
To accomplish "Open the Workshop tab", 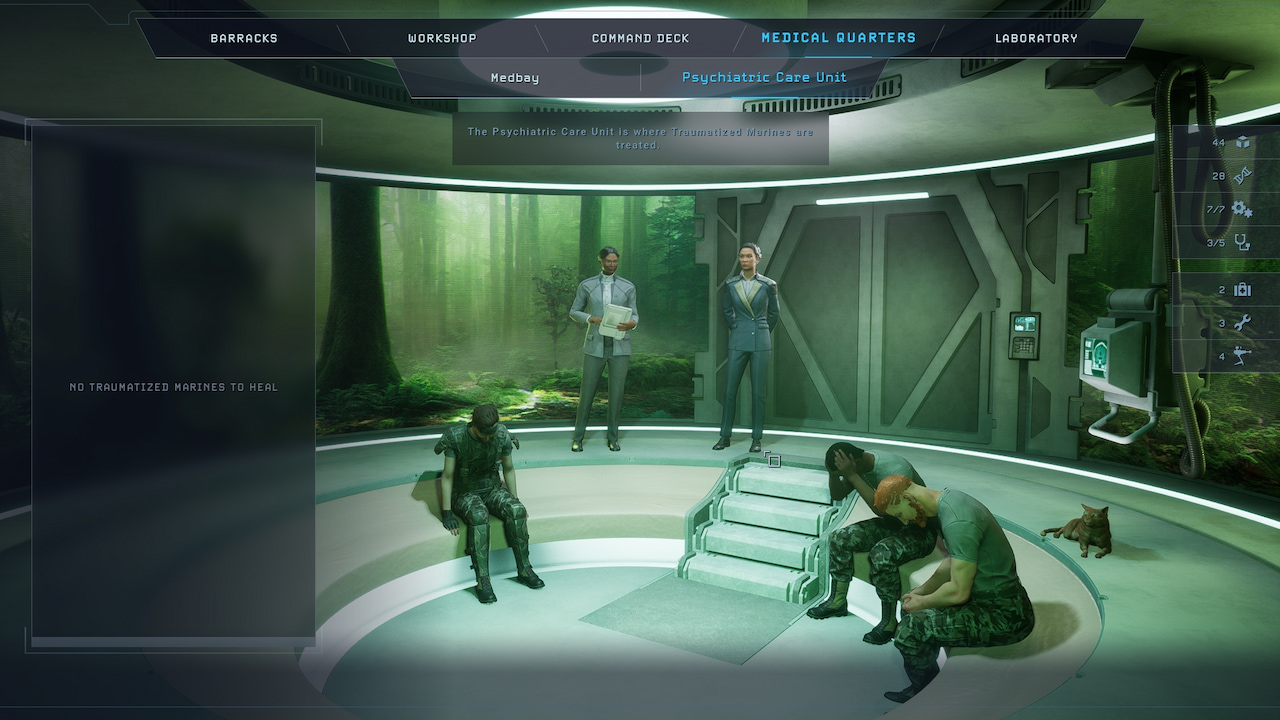I will (442, 39).
